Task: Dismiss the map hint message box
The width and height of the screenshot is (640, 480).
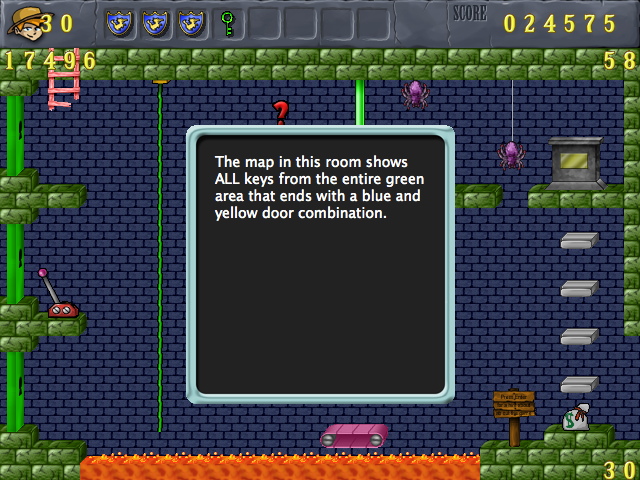Action: click(x=320, y=264)
